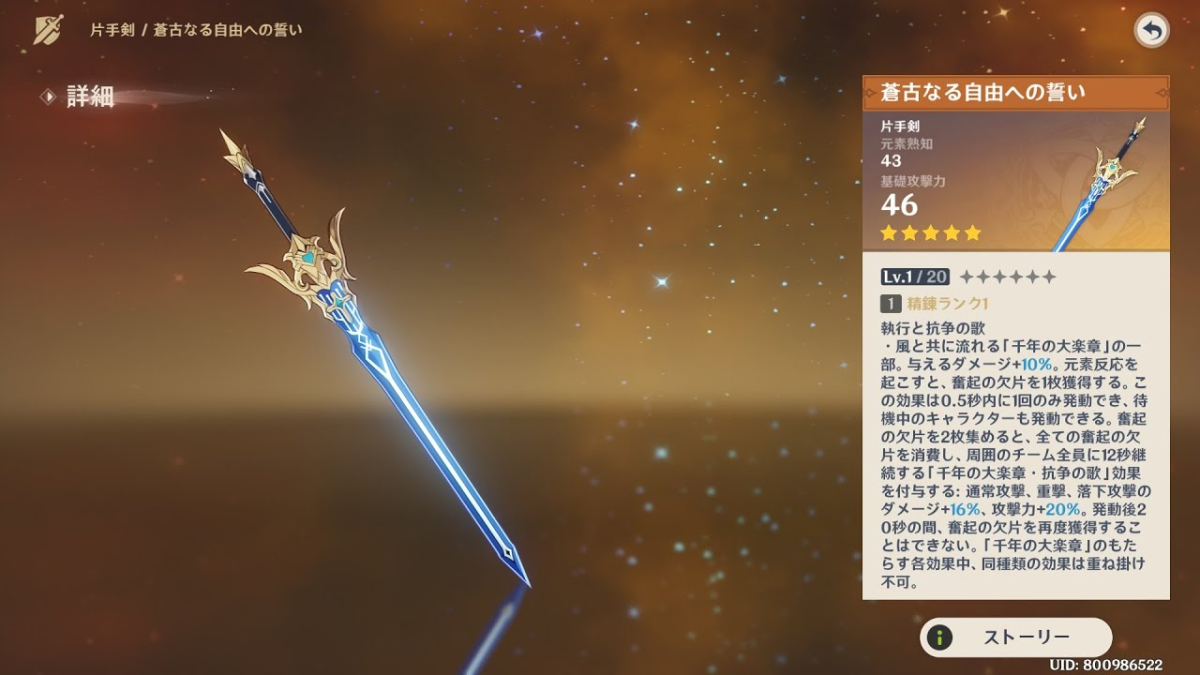Open the ストーリー story button
The image size is (1200, 675).
pos(1015,637)
